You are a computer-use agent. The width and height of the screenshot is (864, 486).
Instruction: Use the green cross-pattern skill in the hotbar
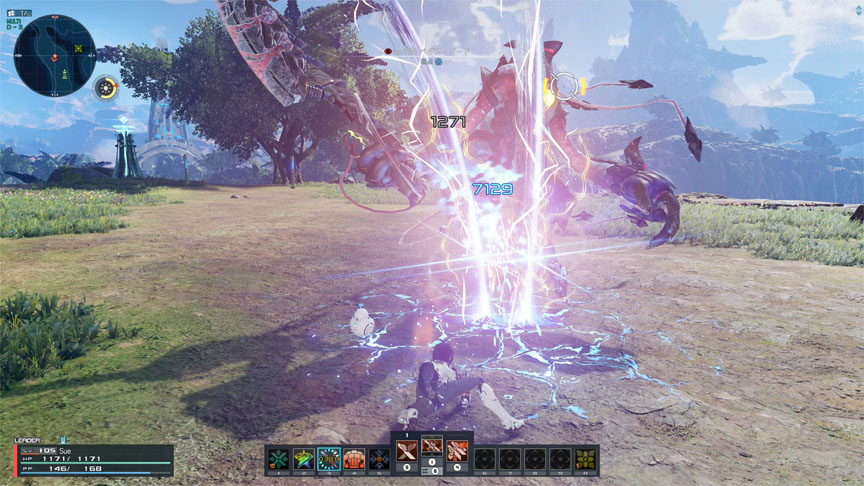pyautogui.click(x=279, y=459)
